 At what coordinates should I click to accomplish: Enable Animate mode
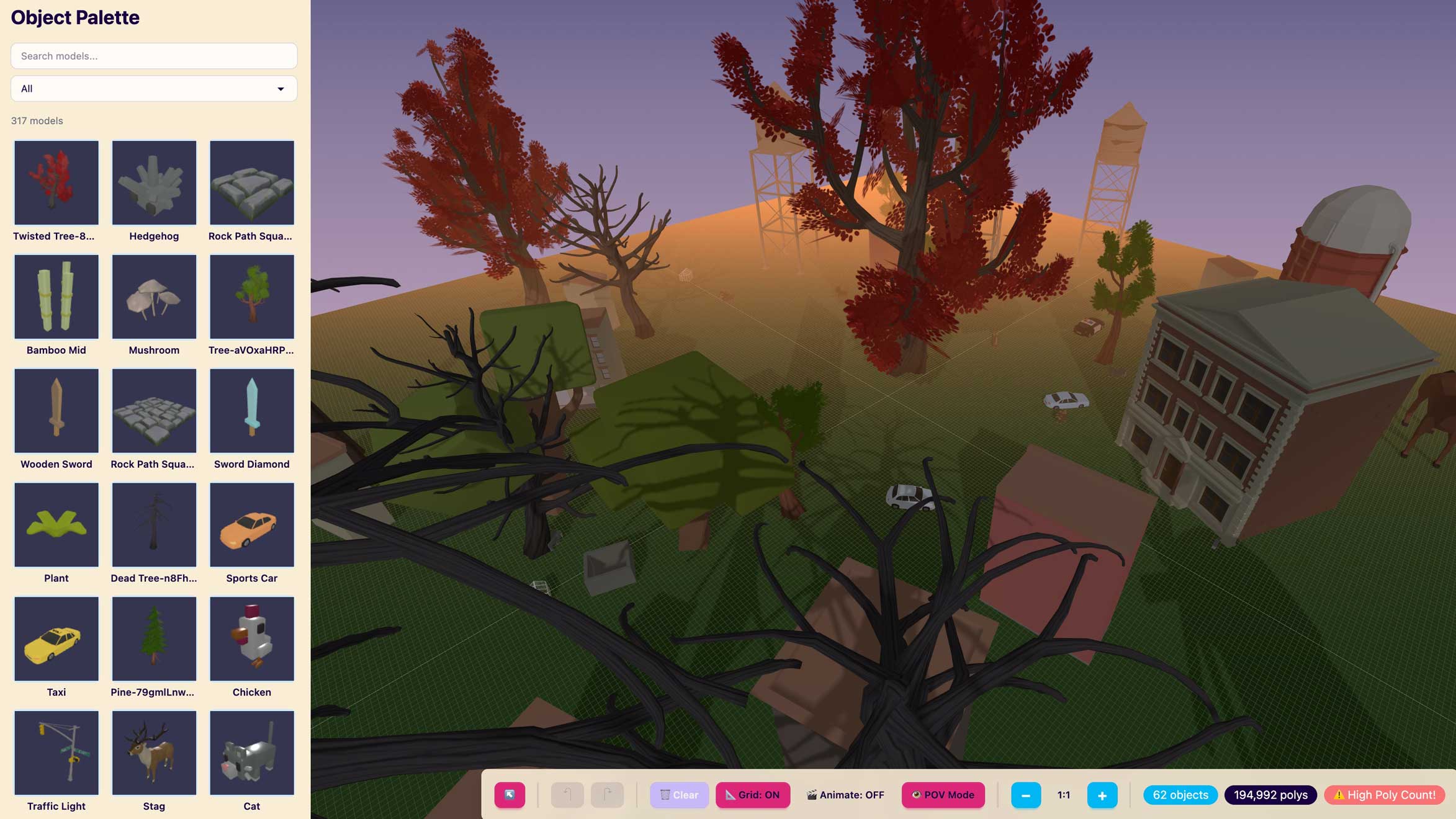coord(844,795)
